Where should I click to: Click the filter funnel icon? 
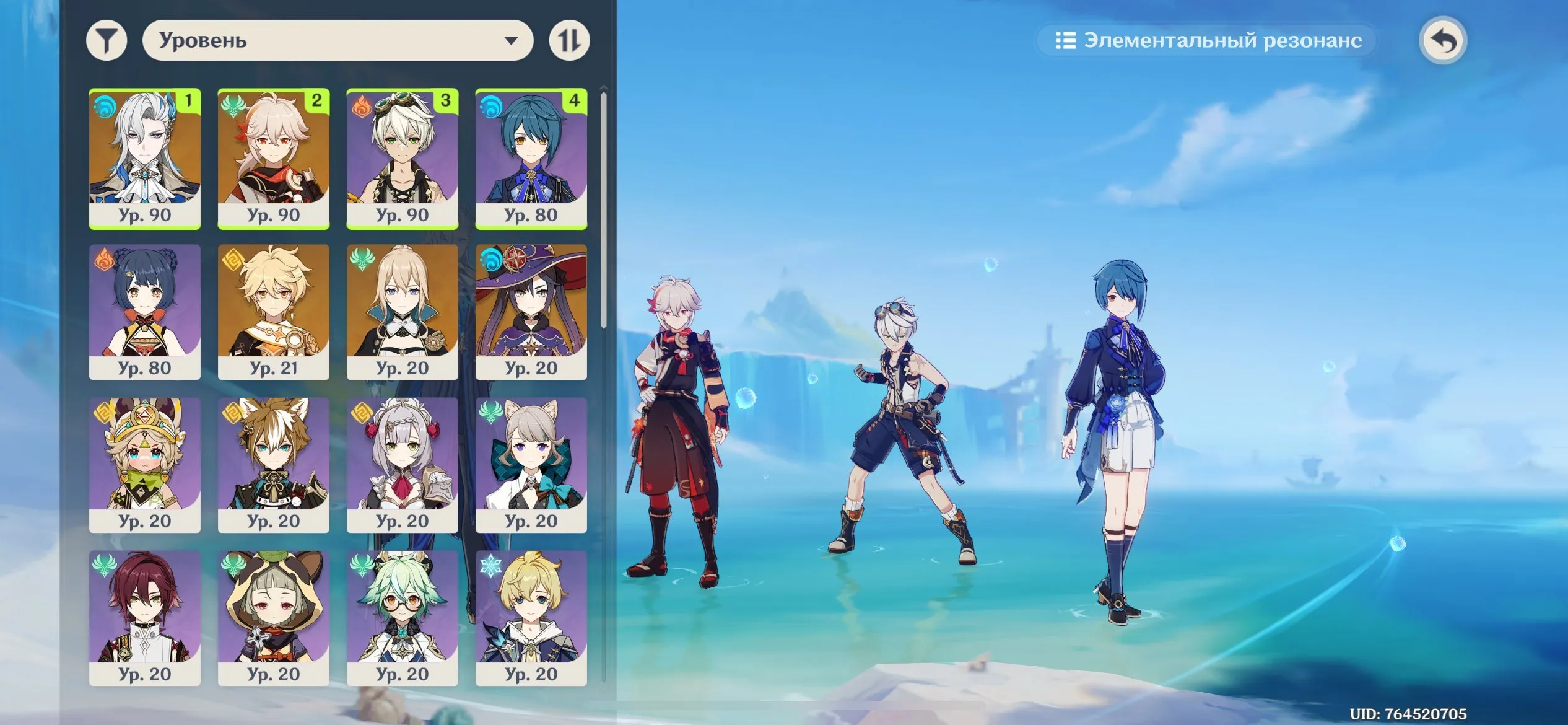108,40
